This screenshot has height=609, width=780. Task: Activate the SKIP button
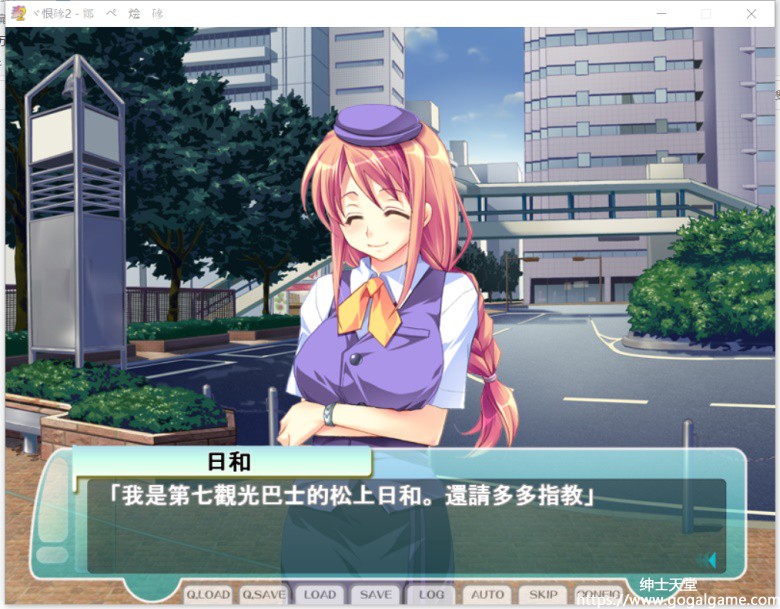coord(544,594)
